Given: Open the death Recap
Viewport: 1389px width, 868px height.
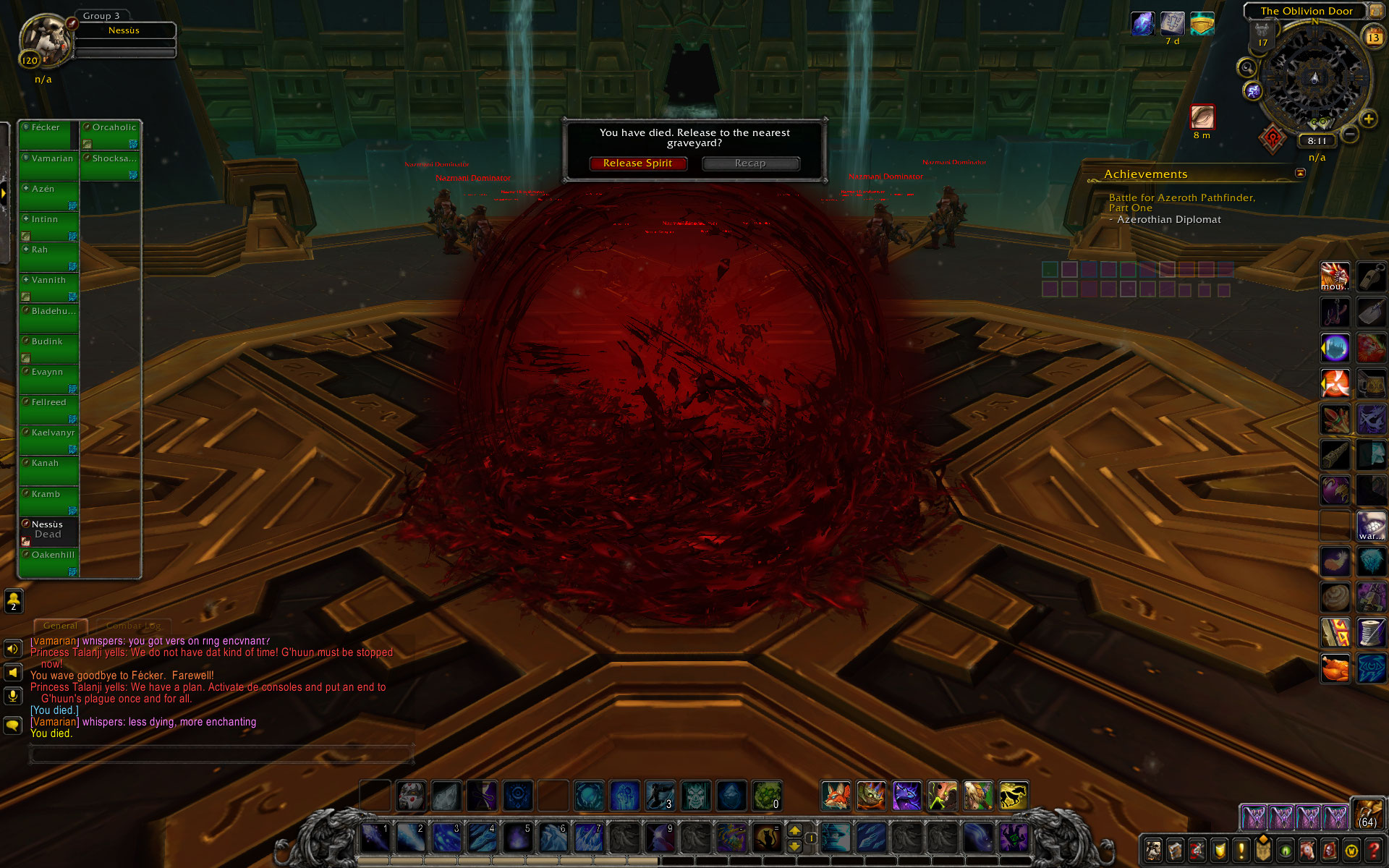Looking at the screenshot, I should (x=750, y=163).
